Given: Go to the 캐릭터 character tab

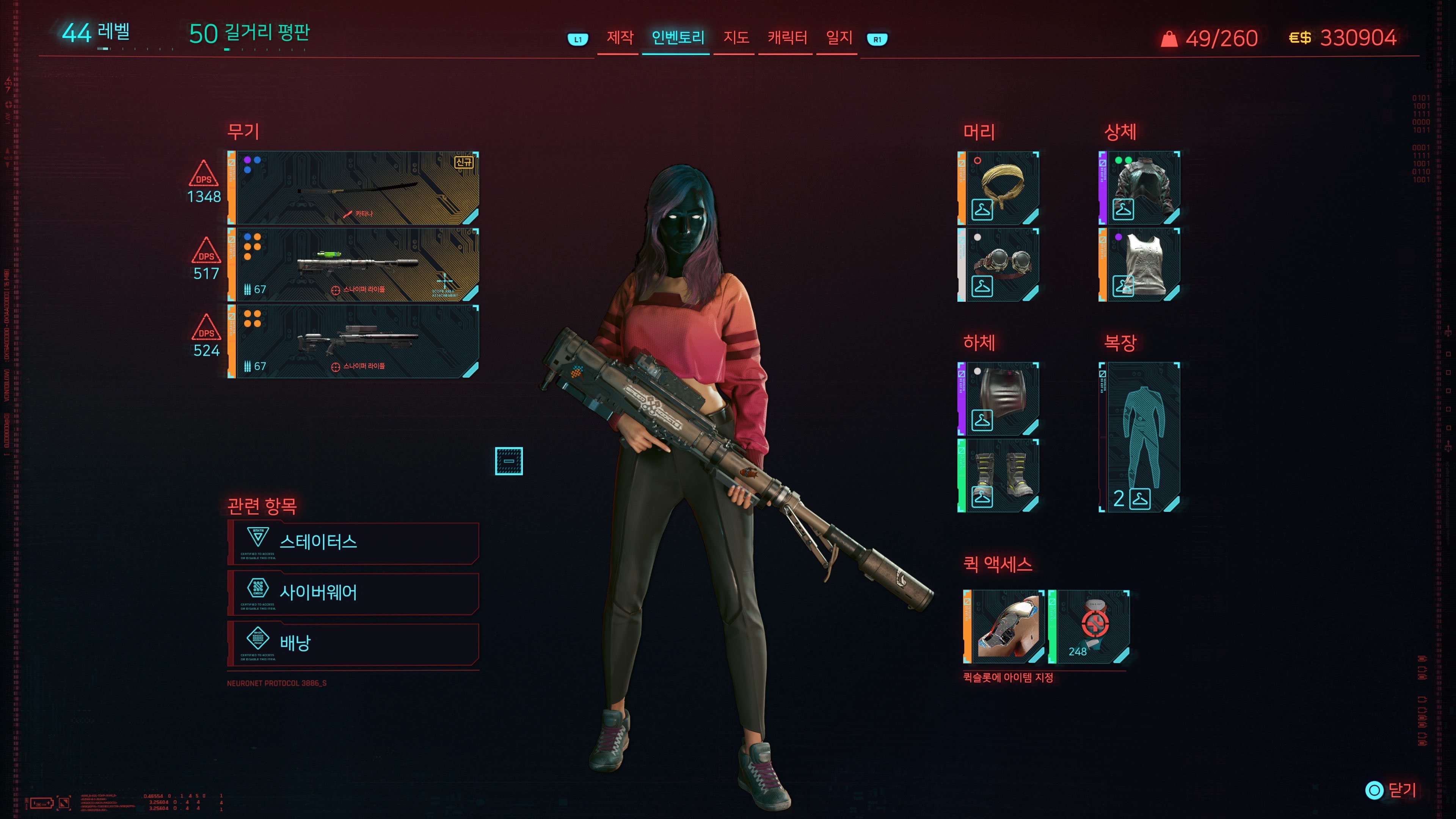Looking at the screenshot, I should [787, 38].
